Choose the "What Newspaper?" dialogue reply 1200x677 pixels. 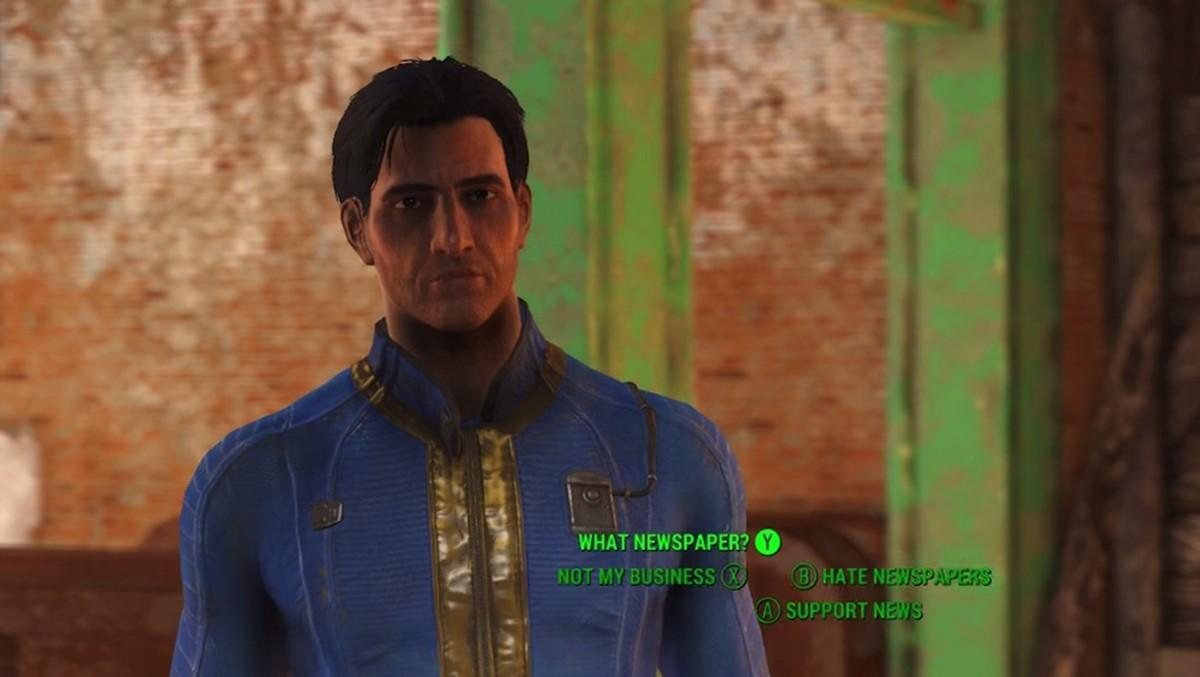[x=664, y=543]
